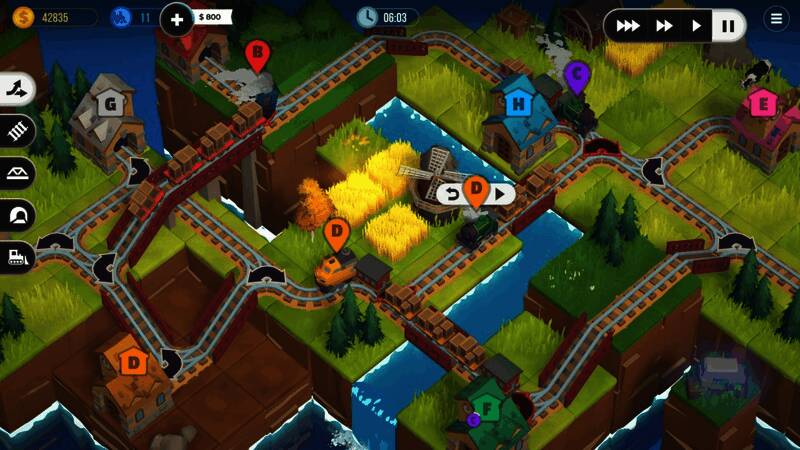Pick the tunnel building tool

click(18, 214)
